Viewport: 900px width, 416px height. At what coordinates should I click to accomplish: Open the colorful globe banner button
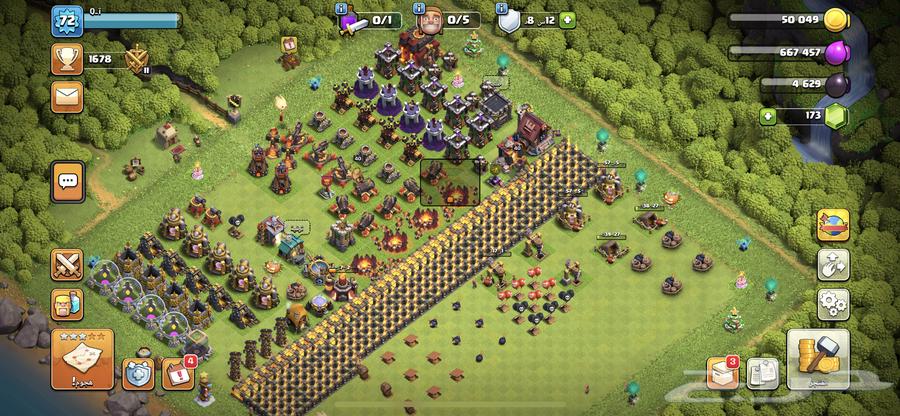(x=833, y=225)
